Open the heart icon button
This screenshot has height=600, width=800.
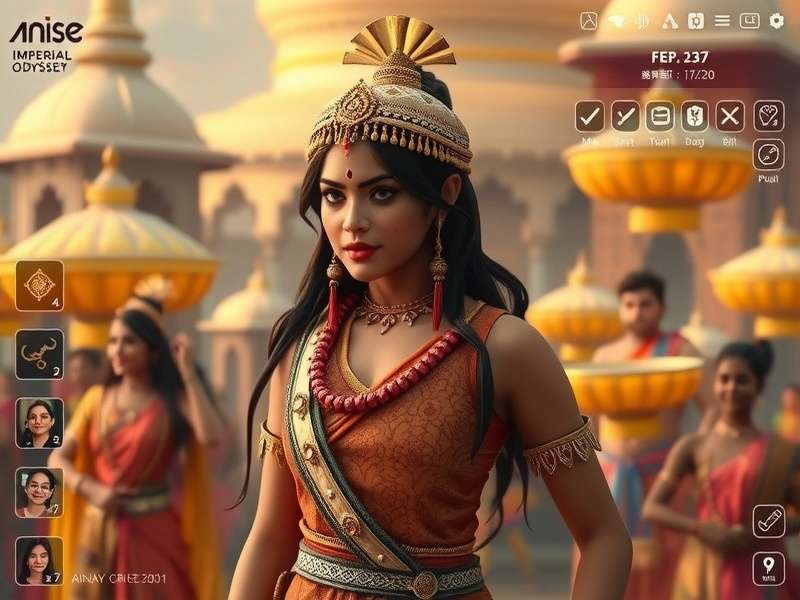768,116
